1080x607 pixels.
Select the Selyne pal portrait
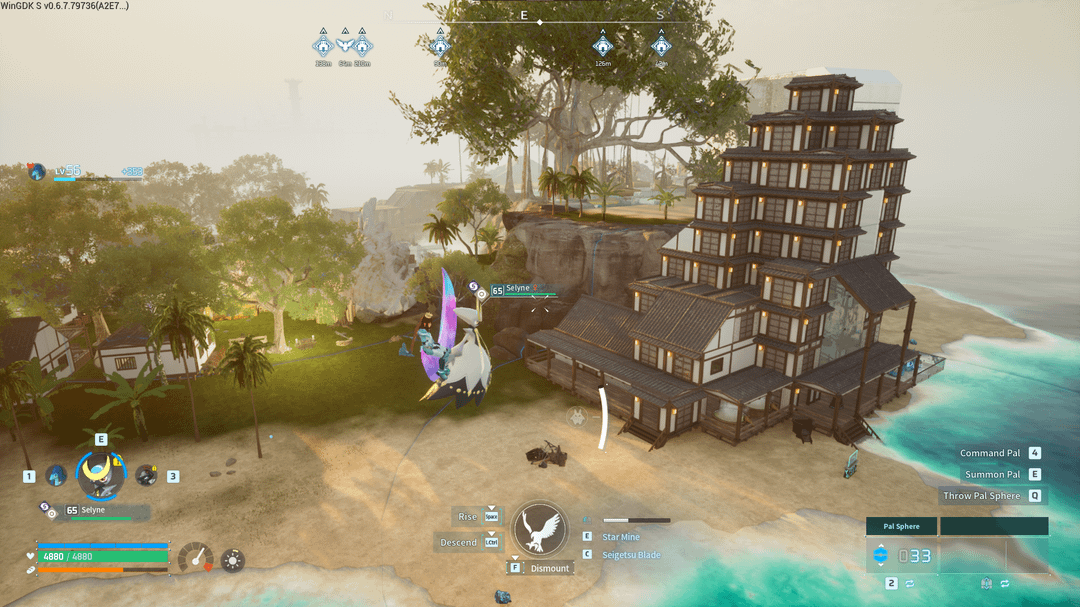pos(100,474)
